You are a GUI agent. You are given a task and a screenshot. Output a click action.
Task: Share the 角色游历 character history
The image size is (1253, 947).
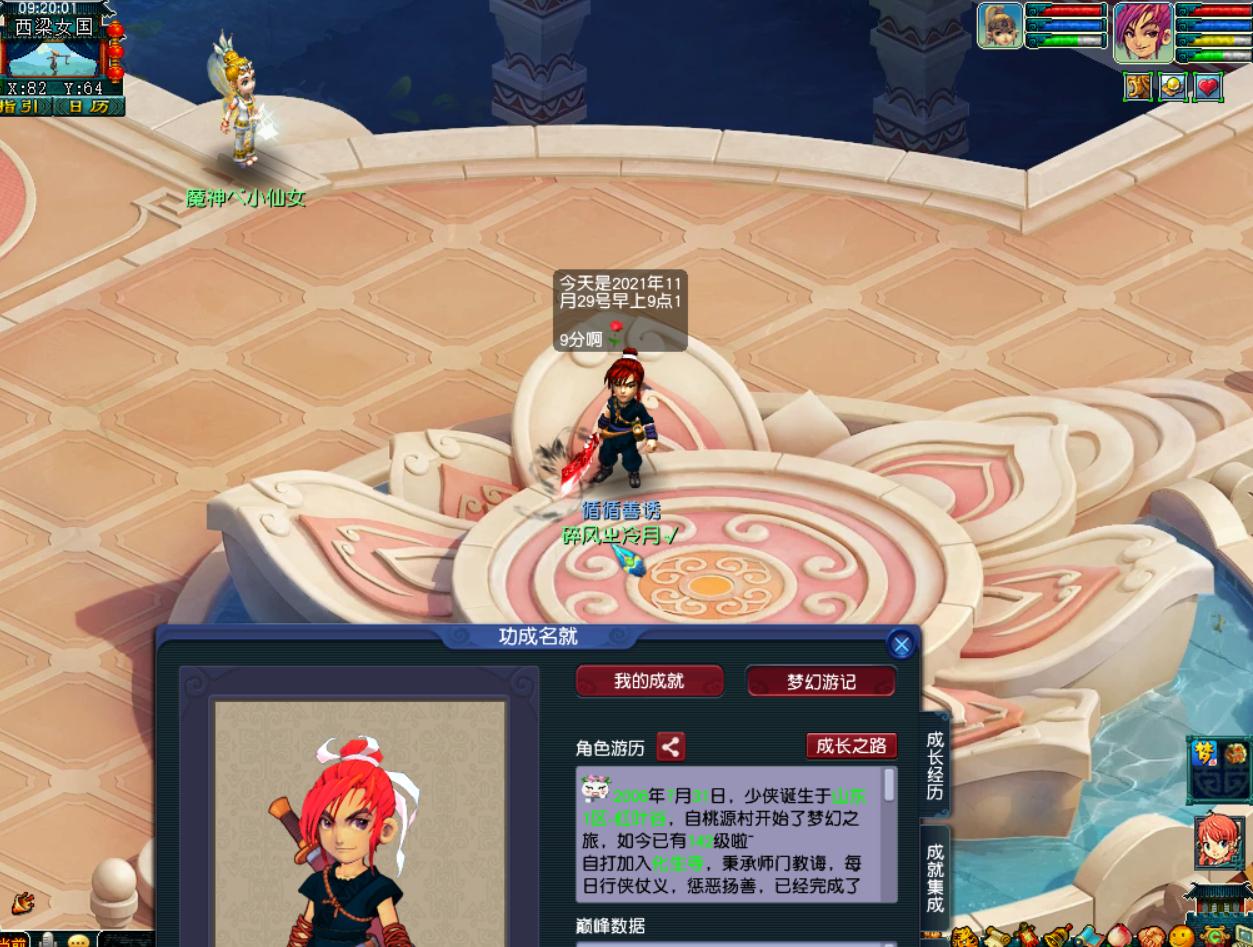pos(671,746)
